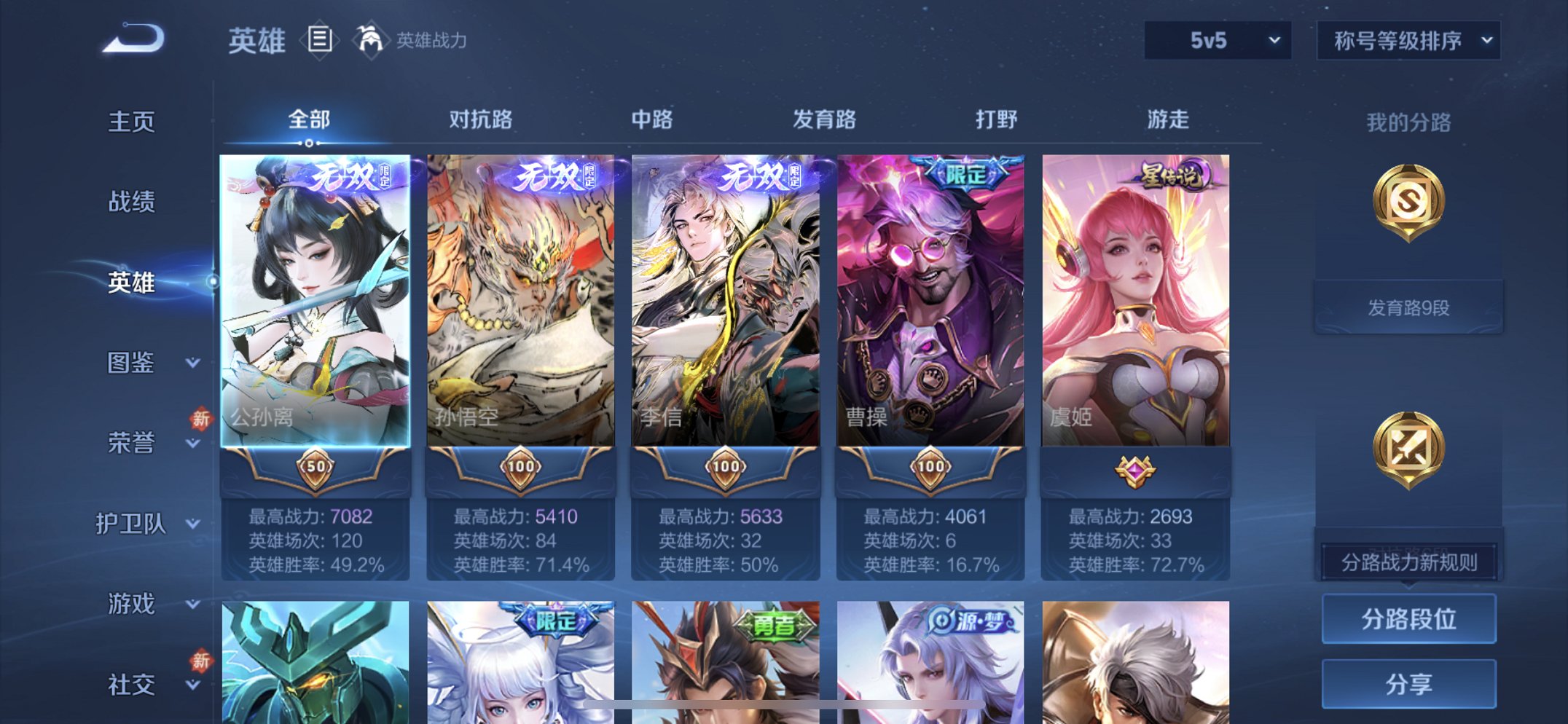The image size is (1568, 724).
Task: Click the 分路段位 button
Action: (1408, 621)
